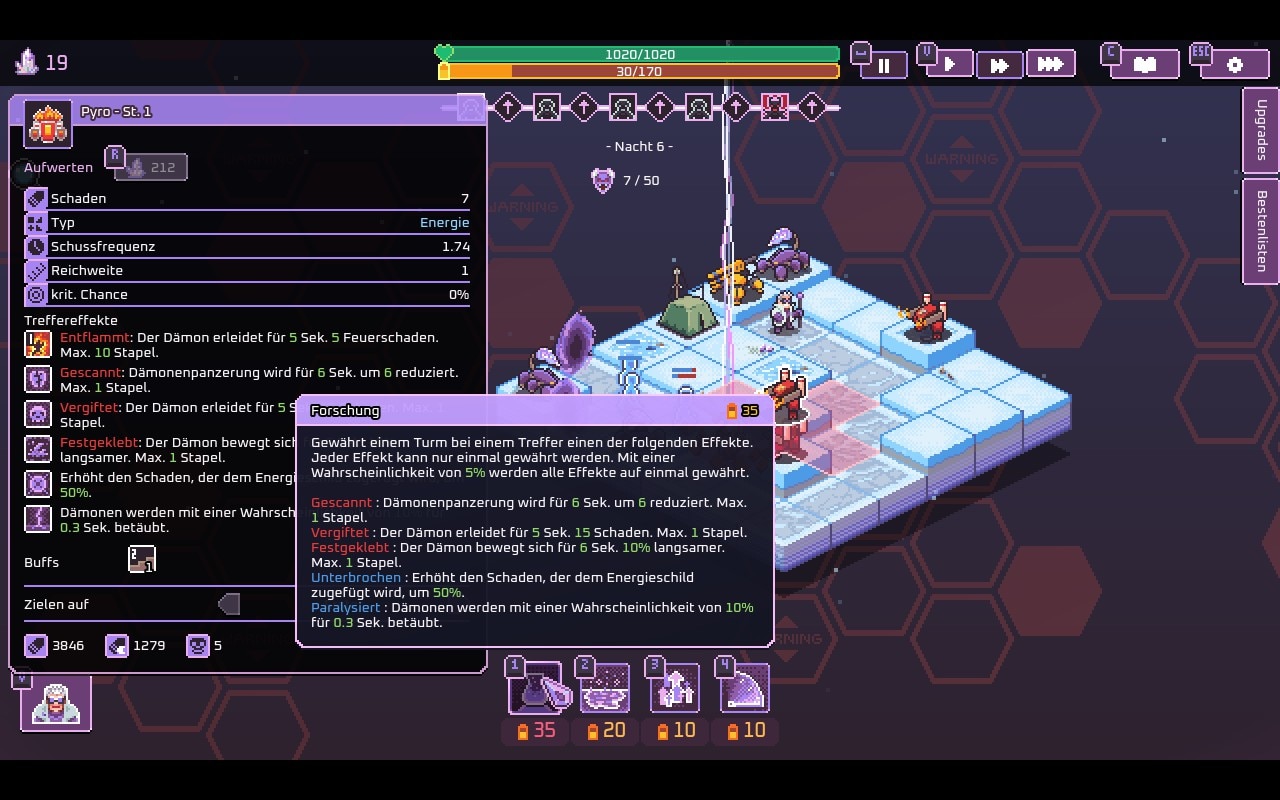1280x800 pixels.
Task: Activate the Forschung flask ability
Action: click(x=541, y=688)
